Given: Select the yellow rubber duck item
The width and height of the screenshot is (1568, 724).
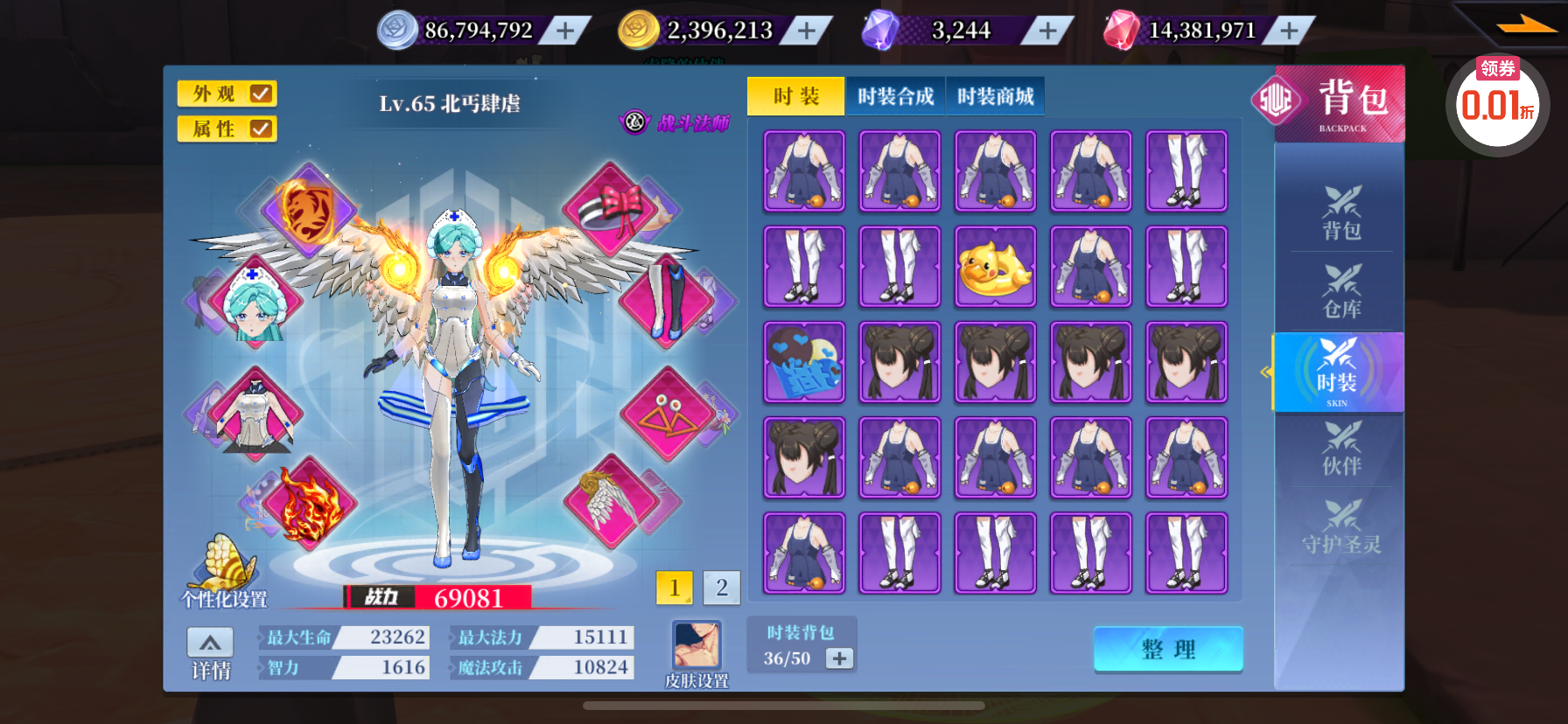Looking at the screenshot, I should [995, 267].
